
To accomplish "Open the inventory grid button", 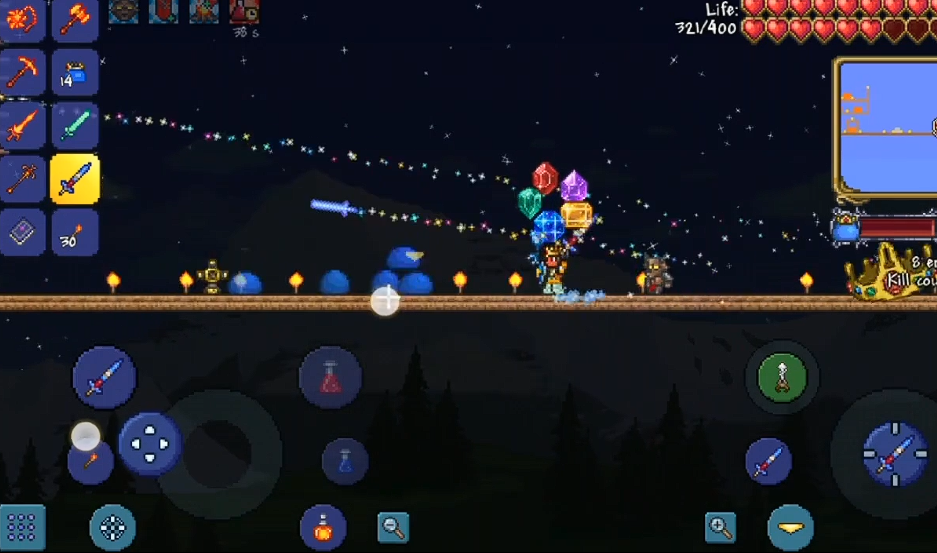I will pyautogui.click(x=22, y=527).
